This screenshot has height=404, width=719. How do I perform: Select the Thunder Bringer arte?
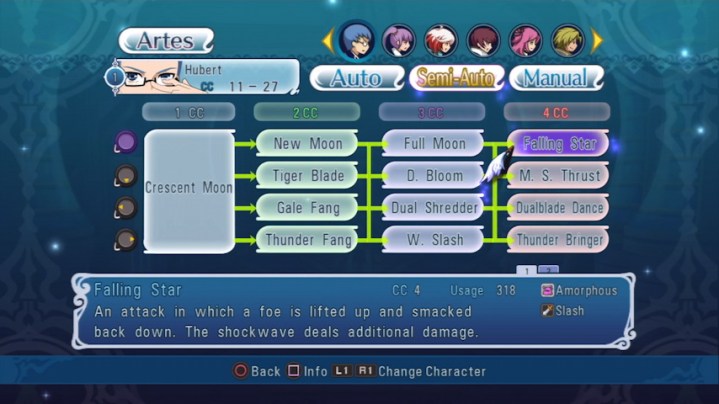coord(559,240)
